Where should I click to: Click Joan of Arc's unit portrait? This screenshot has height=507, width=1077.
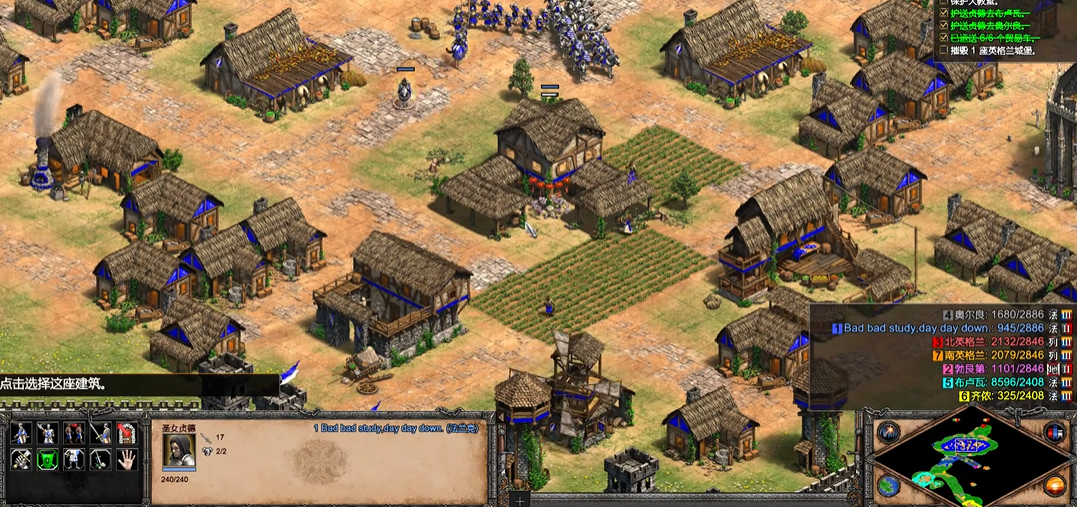(179, 451)
